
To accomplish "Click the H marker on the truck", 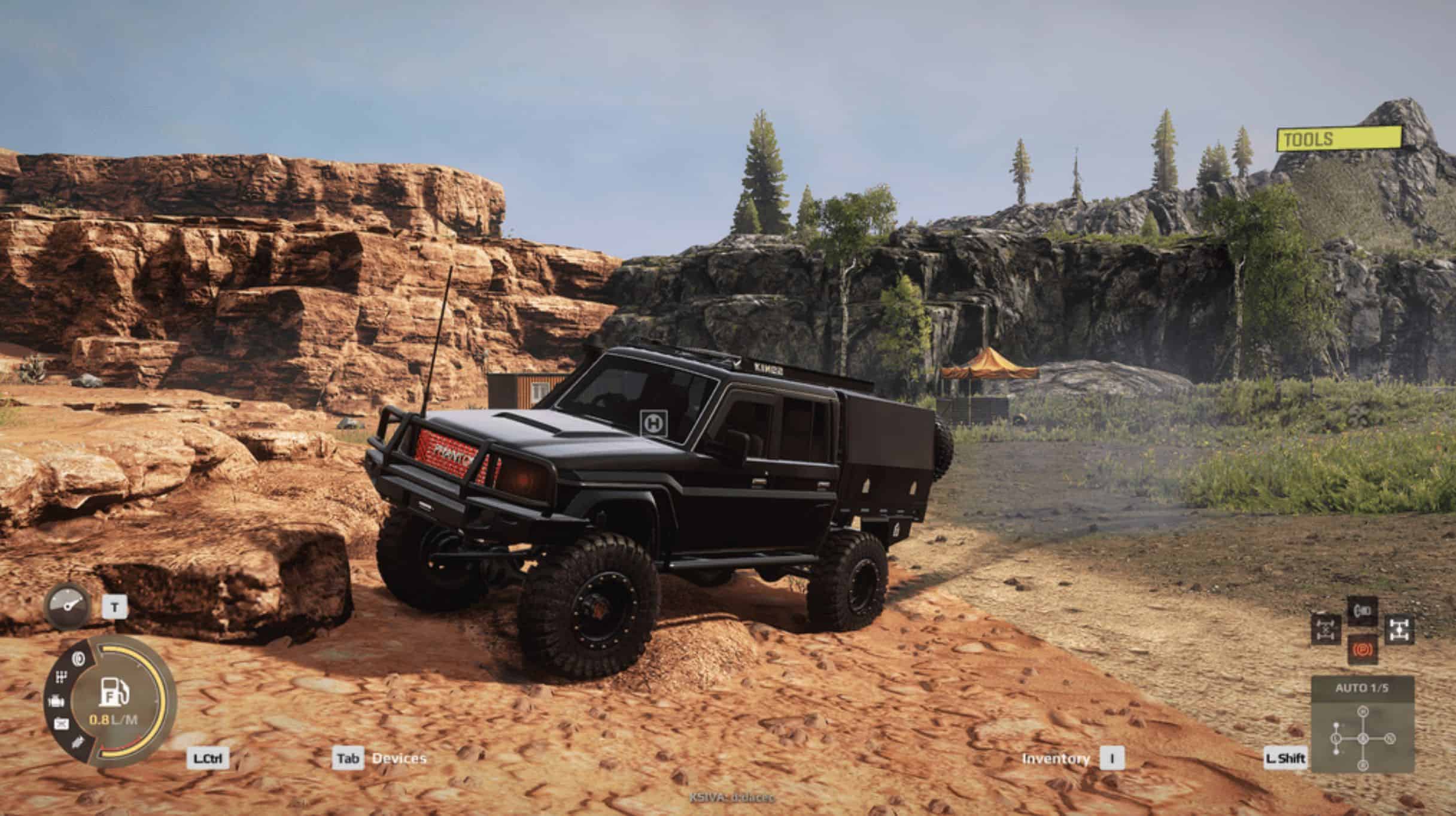I will point(654,423).
